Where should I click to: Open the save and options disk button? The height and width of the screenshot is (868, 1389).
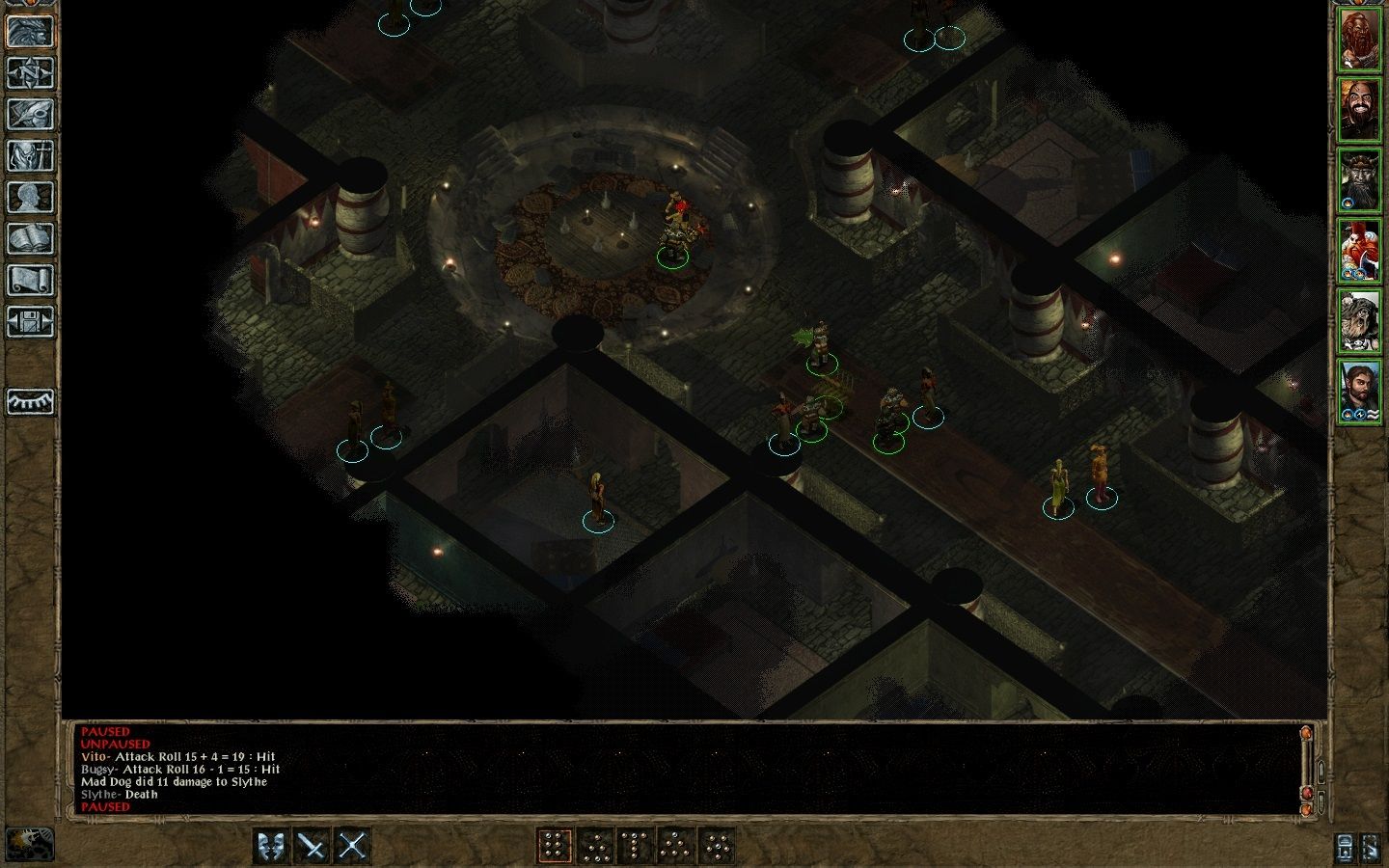[x=30, y=321]
